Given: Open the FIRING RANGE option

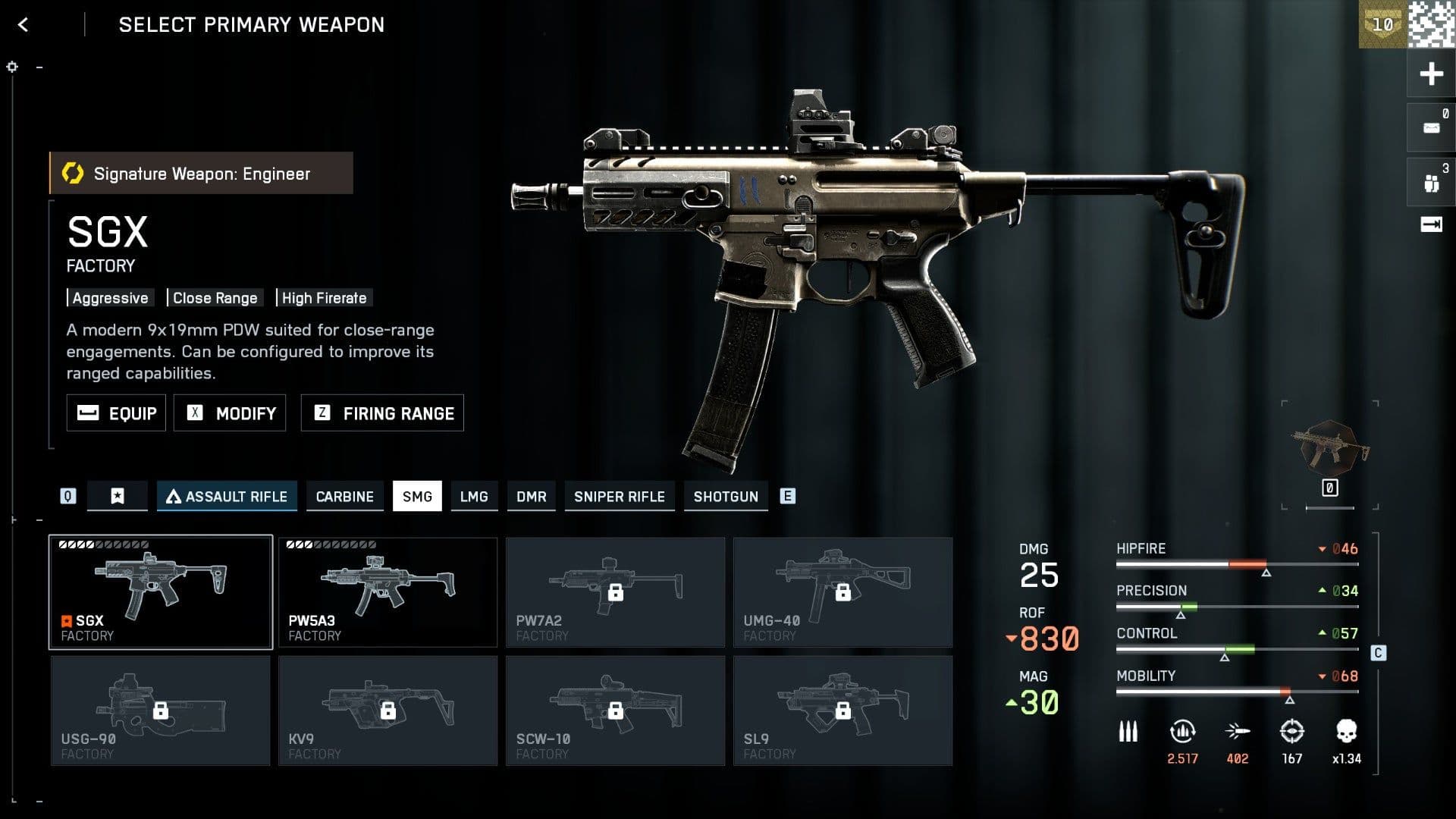Looking at the screenshot, I should point(381,413).
